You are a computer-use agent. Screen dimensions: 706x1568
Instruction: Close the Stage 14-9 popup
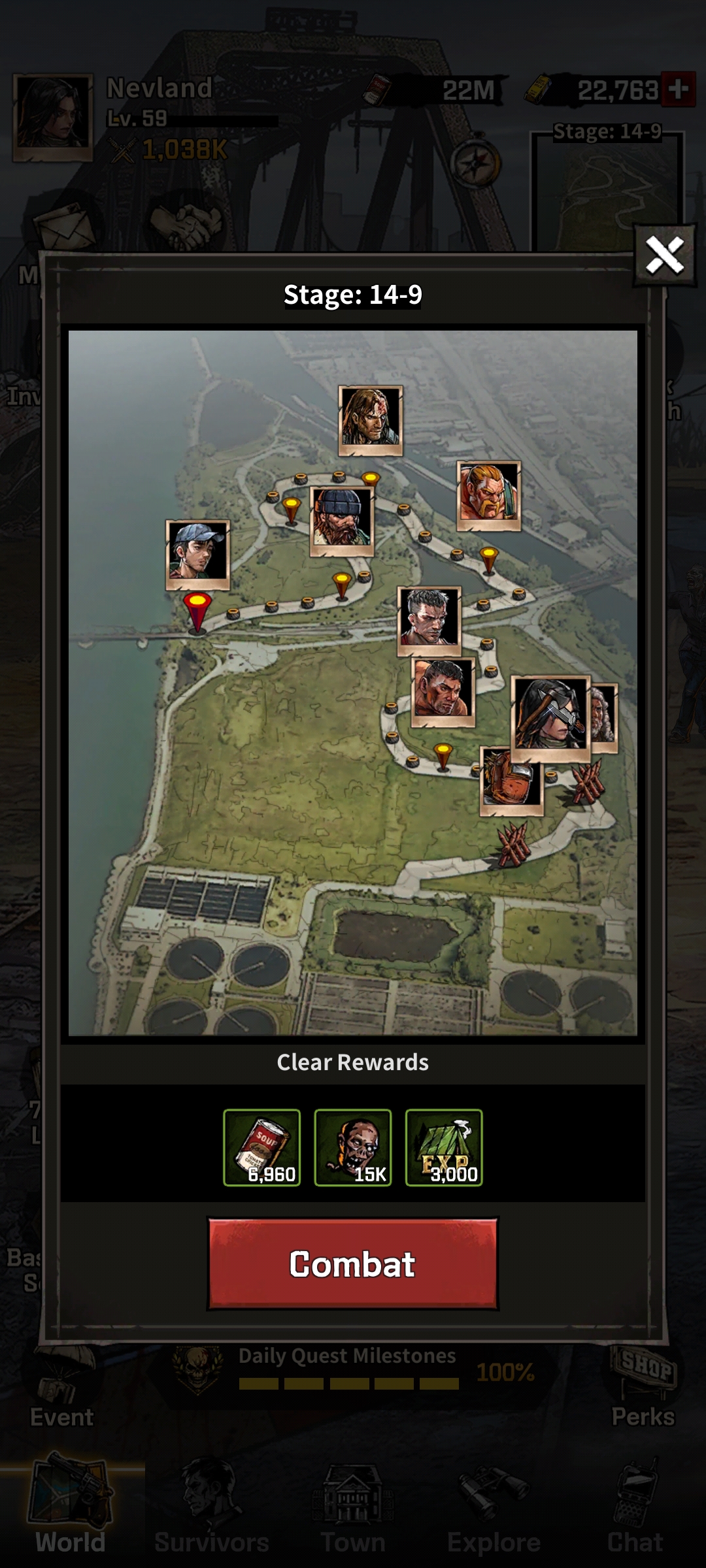point(665,255)
